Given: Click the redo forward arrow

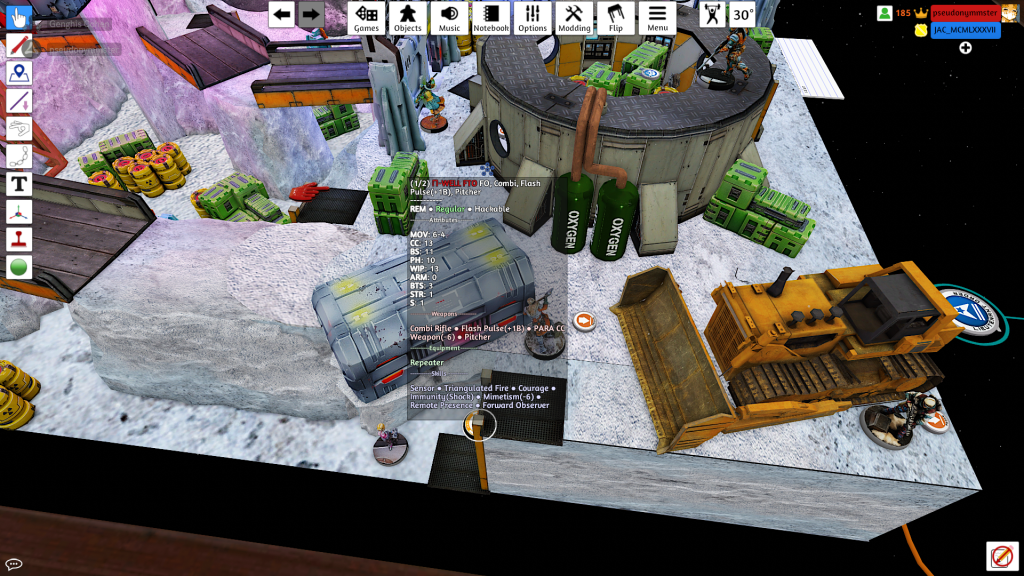Looking at the screenshot, I should pyautogui.click(x=311, y=14).
